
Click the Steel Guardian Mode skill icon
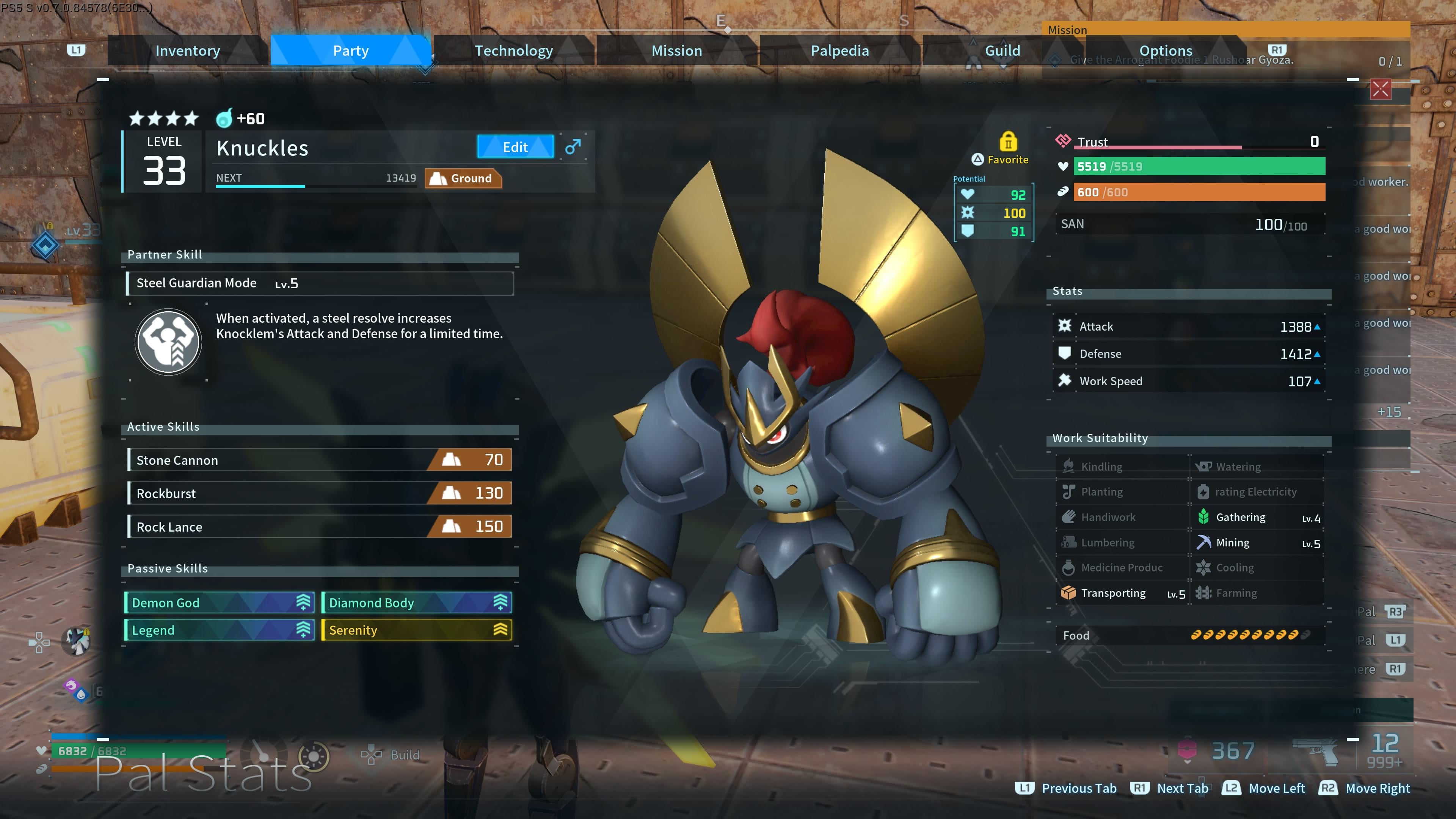[x=168, y=342]
